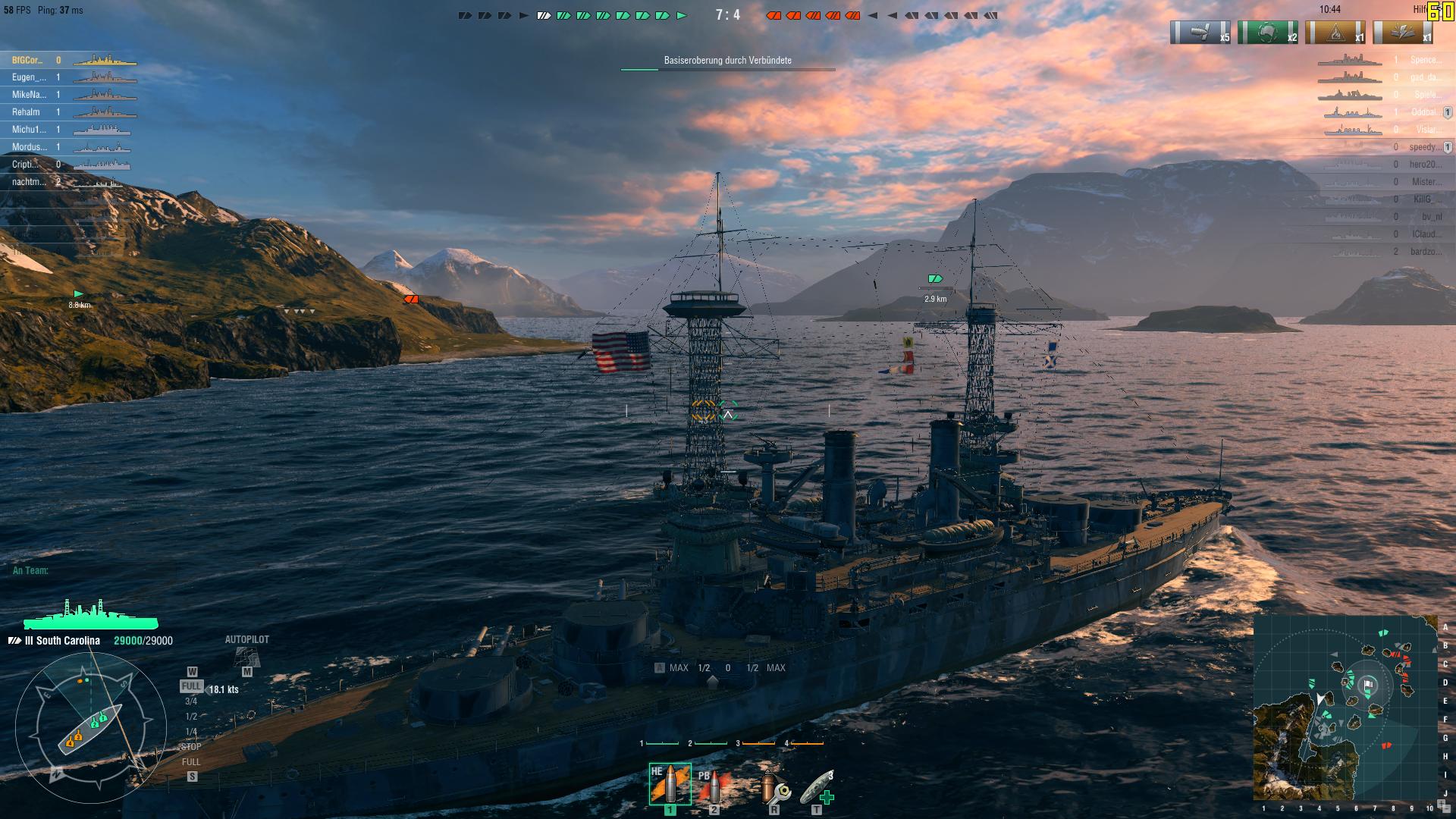This screenshot has height=819, width=1456.
Task: Select player MikeNa in team list
Action: point(29,95)
